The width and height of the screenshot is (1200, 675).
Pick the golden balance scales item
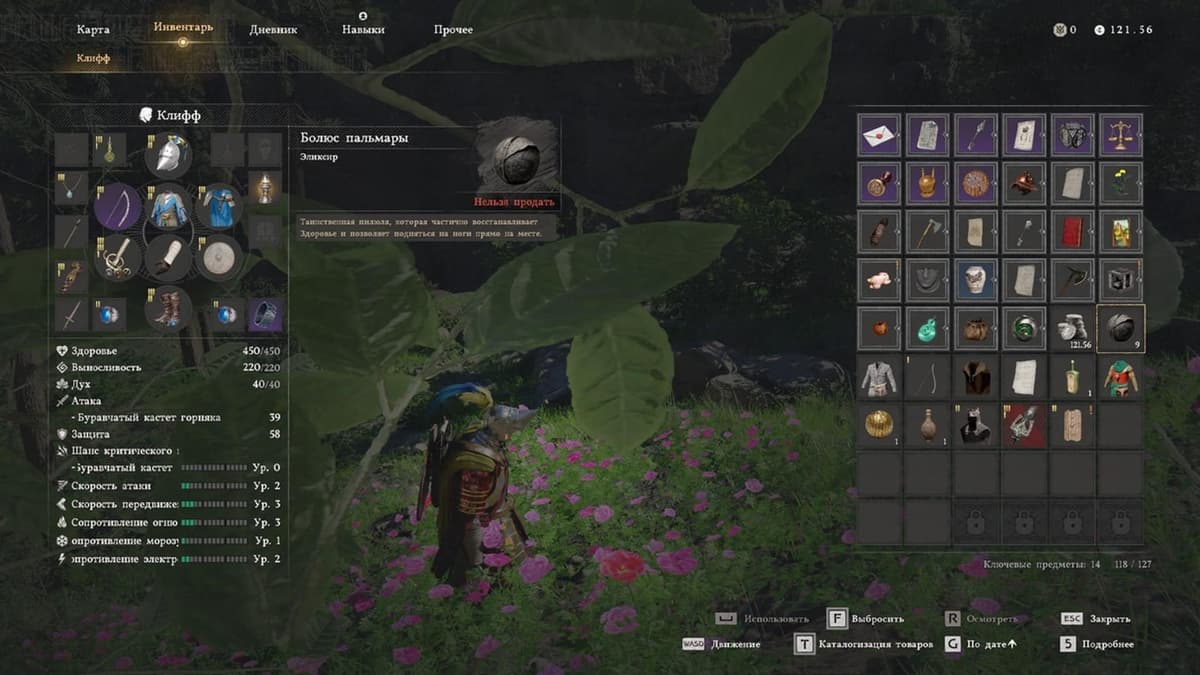tap(1121, 134)
